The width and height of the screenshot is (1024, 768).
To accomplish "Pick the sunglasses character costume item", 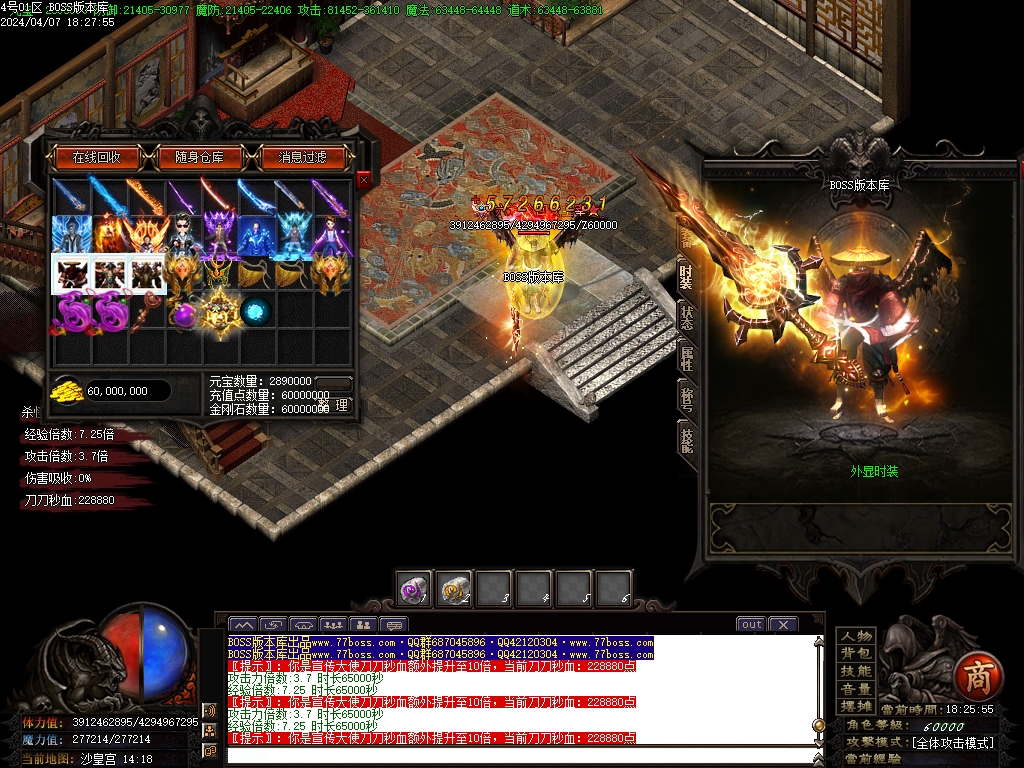I will pos(182,236).
